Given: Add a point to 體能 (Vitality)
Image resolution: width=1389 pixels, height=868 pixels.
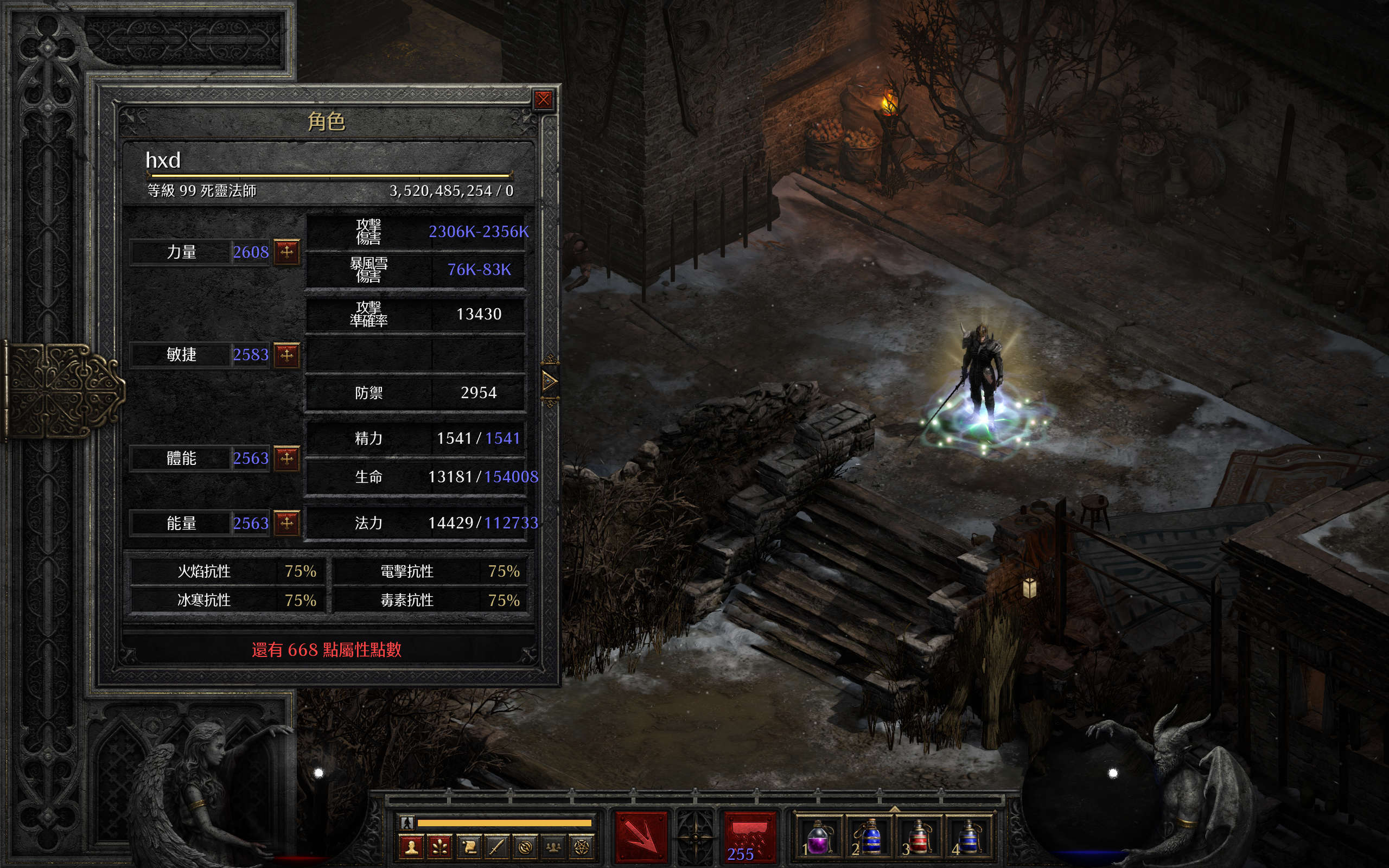Looking at the screenshot, I should point(286,458).
